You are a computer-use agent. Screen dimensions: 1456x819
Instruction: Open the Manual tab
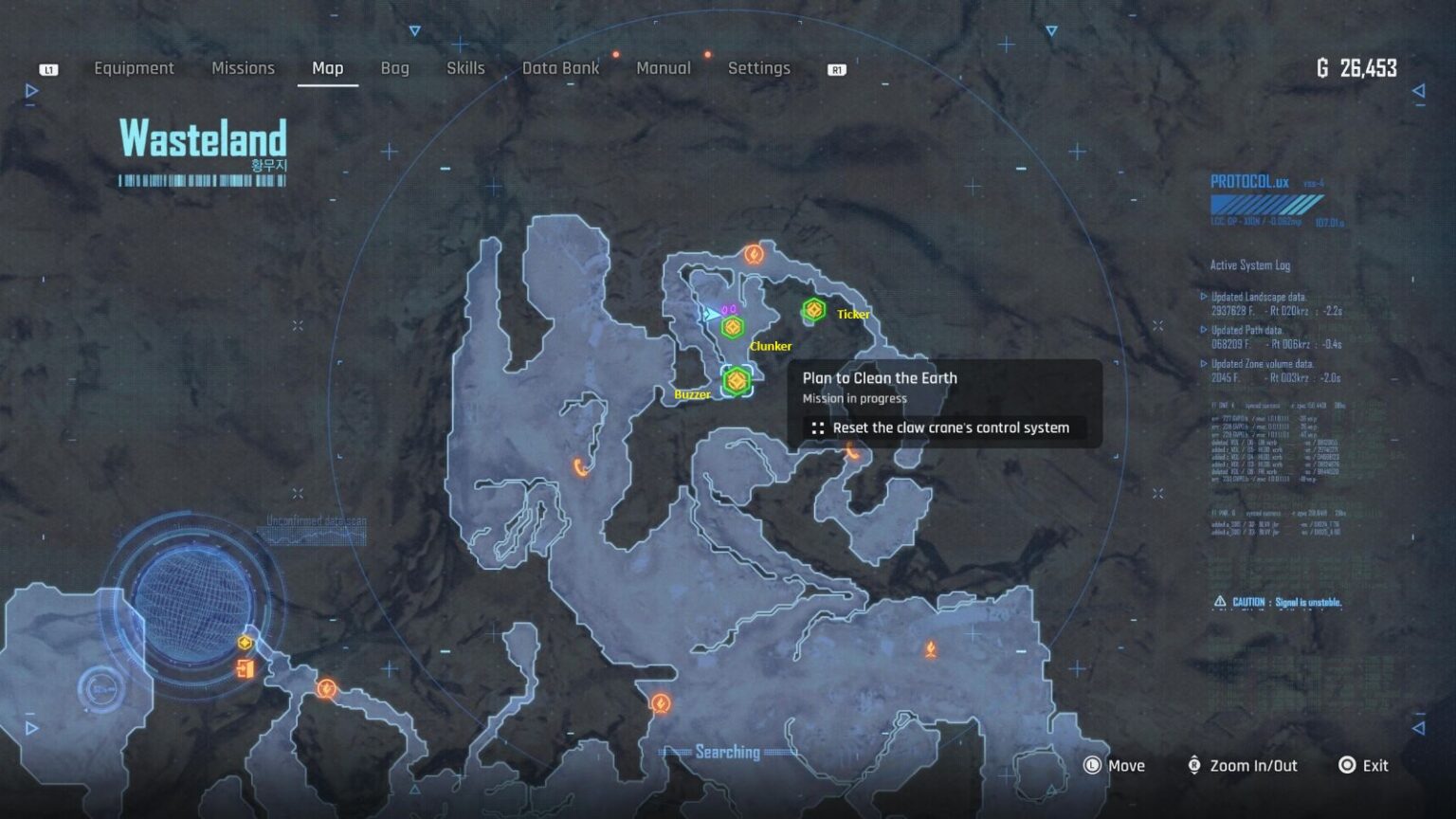(x=663, y=68)
